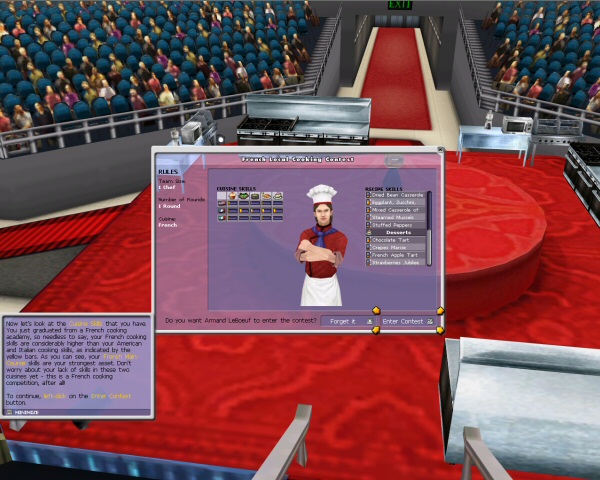
Task: Select the Stuffed Peppers recipe
Action: (x=397, y=225)
